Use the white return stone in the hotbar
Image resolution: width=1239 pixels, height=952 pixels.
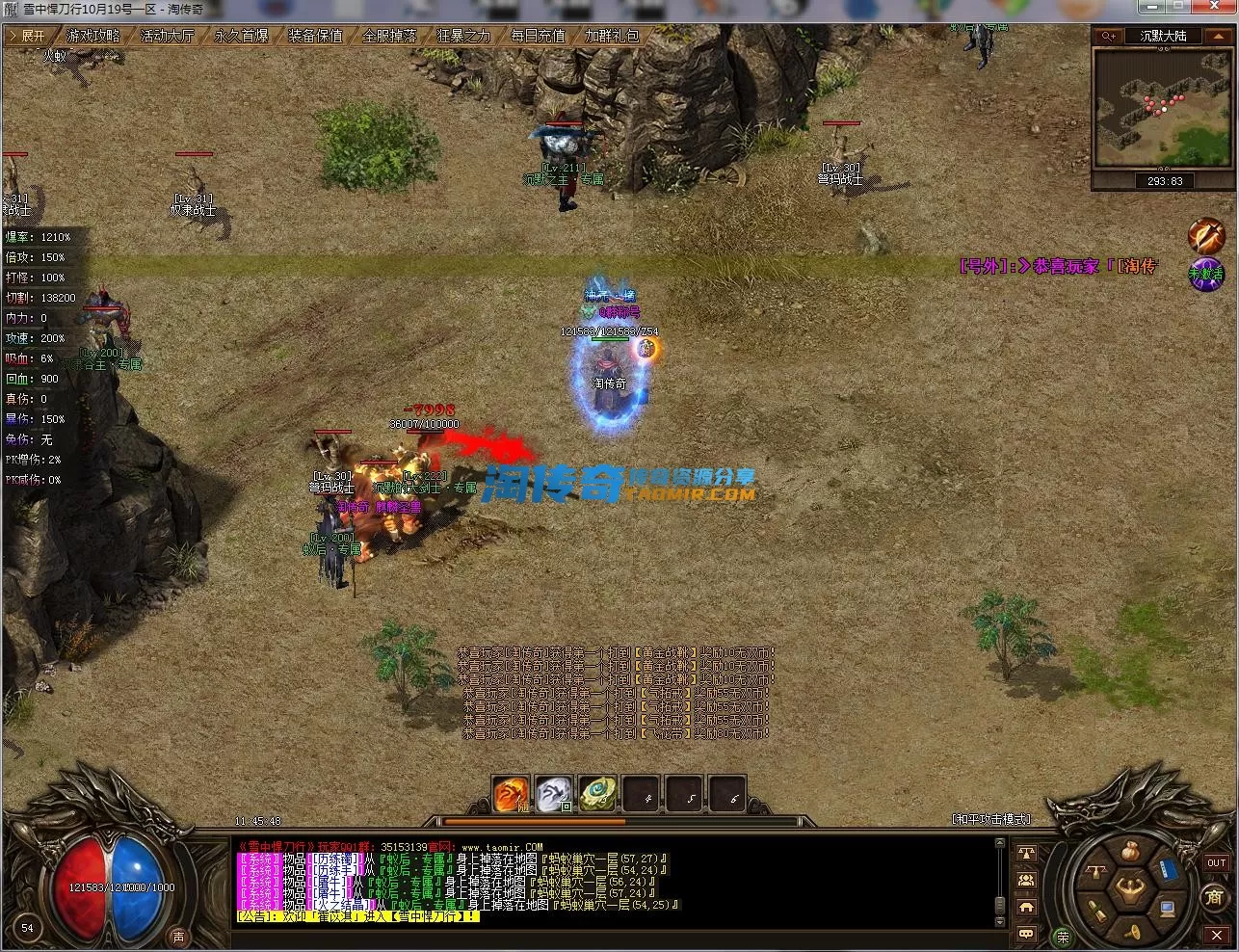554,794
